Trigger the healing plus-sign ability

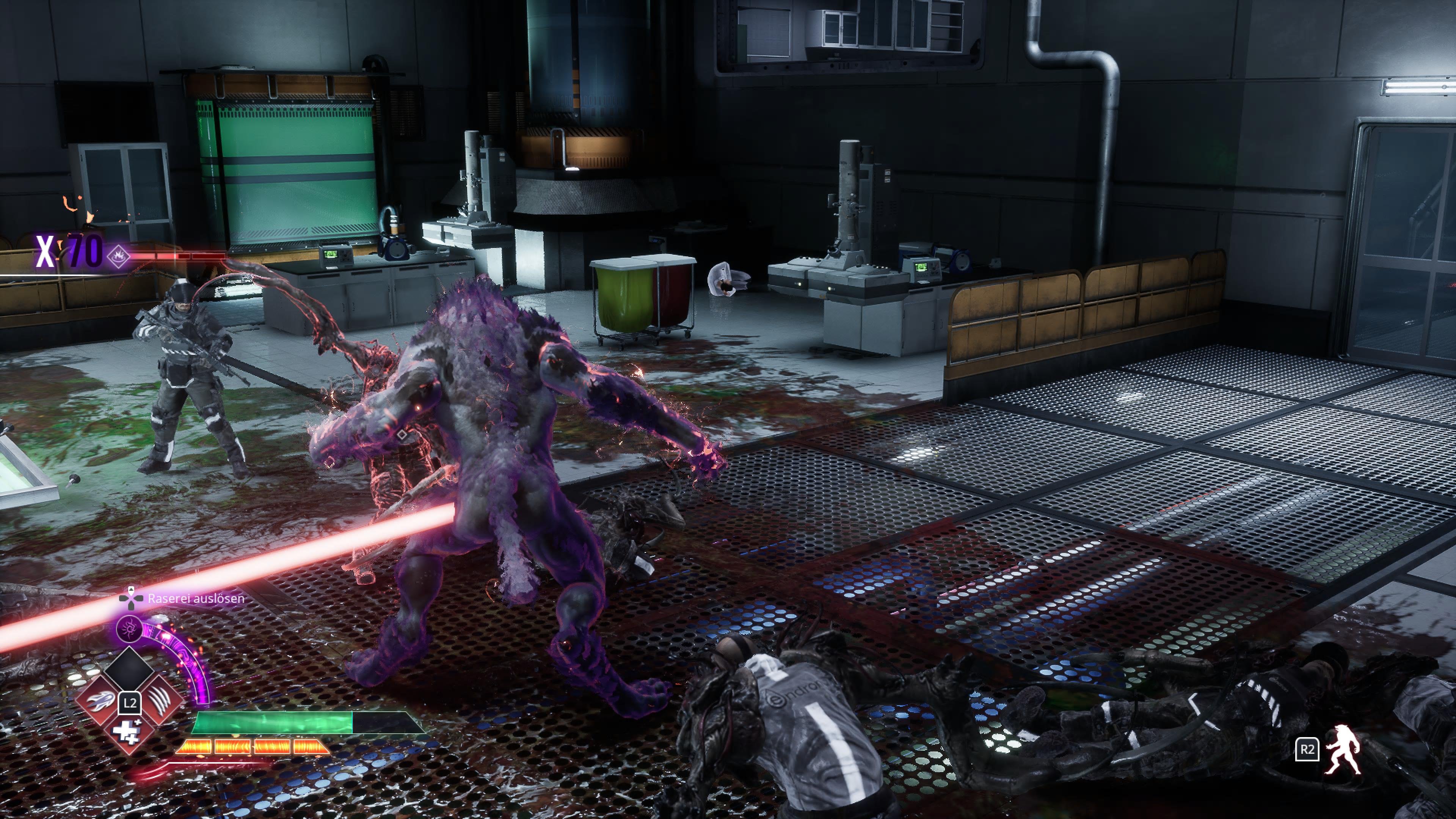[x=129, y=732]
